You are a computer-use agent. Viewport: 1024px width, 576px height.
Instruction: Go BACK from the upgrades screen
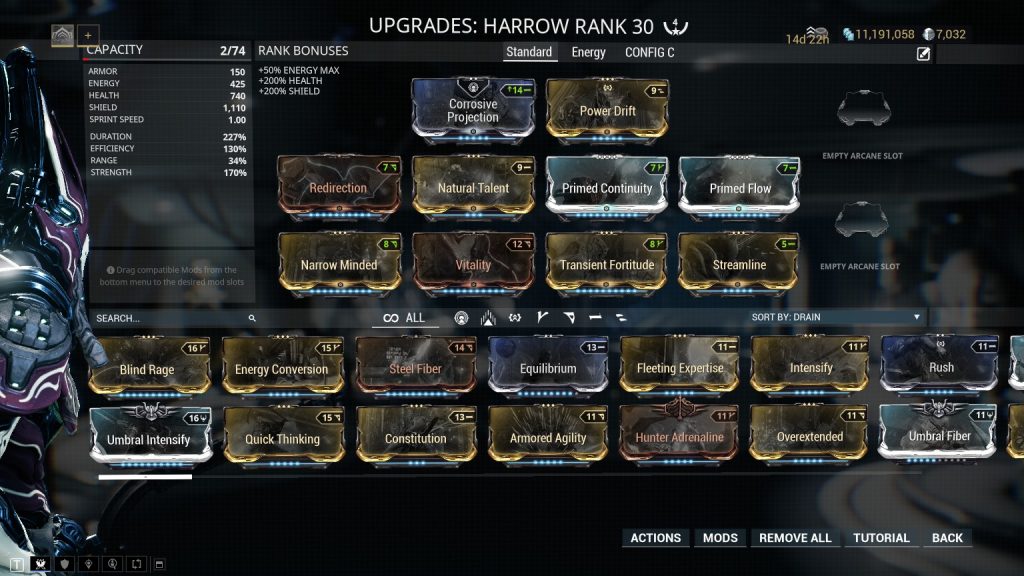click(x=947, y=538)
